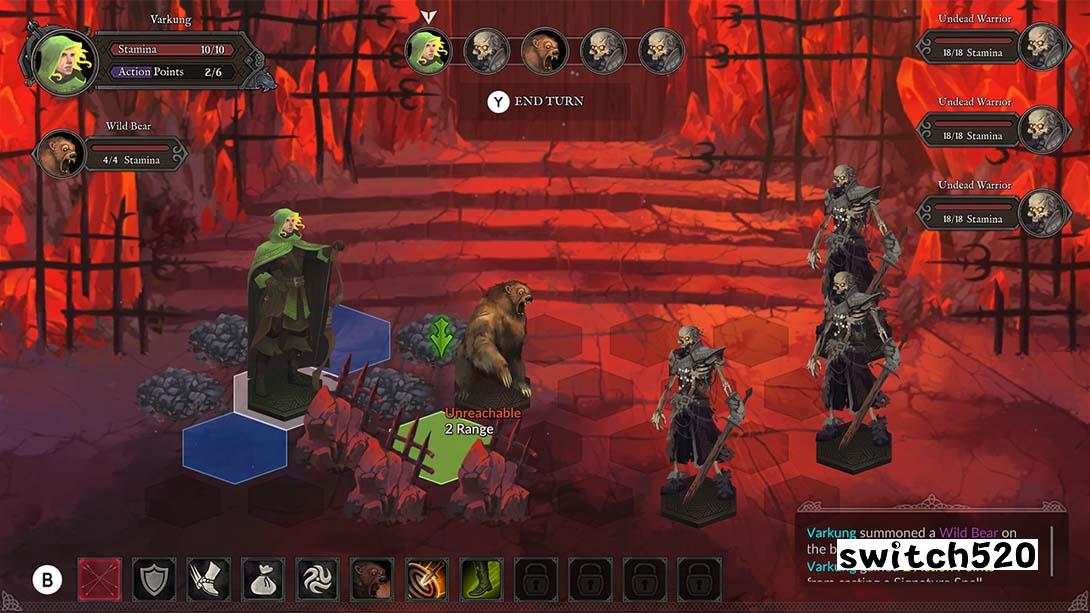Viewport: 1090px width, 613px height.
Task: Open the combat log message panel
Action: coord(925,550)
